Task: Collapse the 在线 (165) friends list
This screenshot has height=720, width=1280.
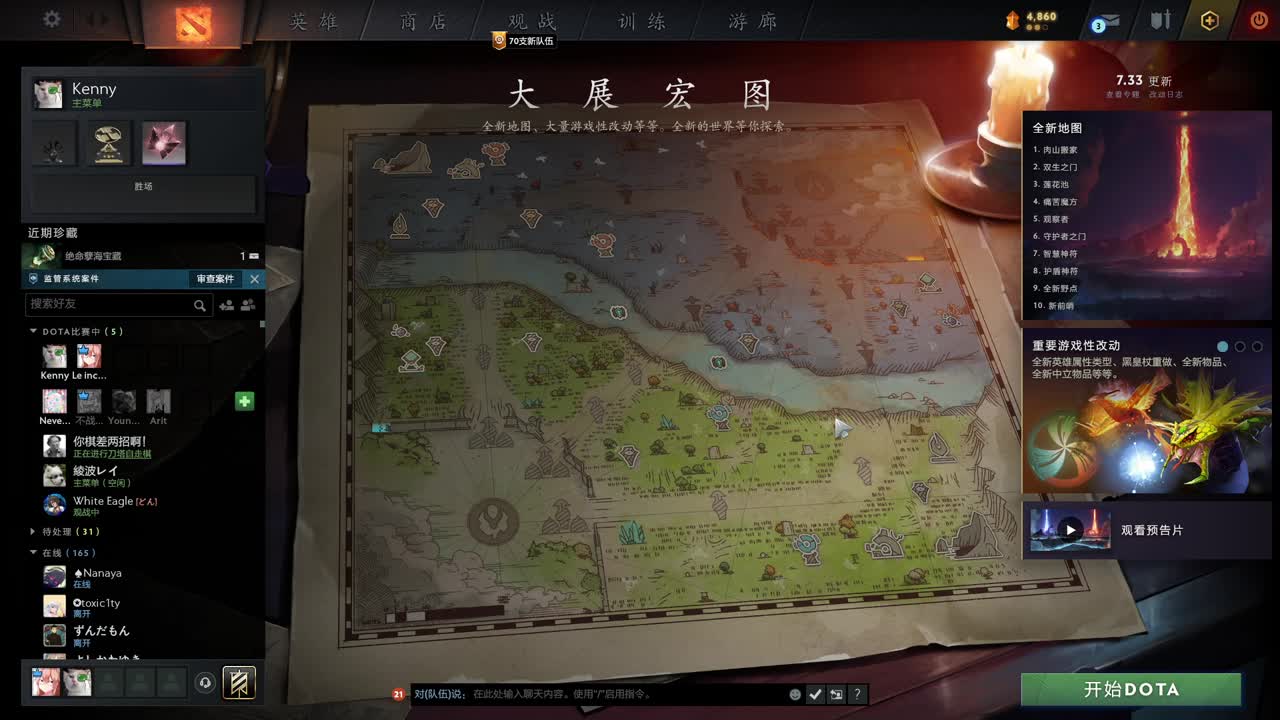Action: coord(33,551)
